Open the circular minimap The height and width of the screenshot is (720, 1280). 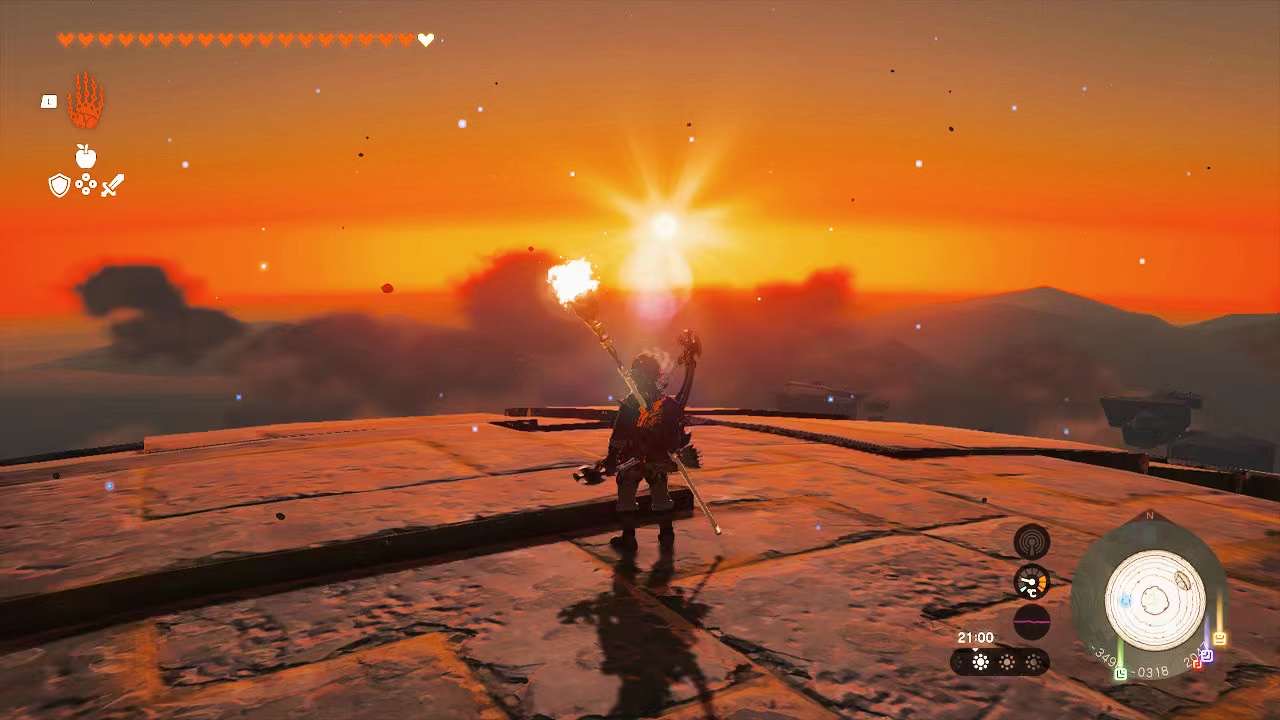pyautogui.click(x=1155, y=600)
